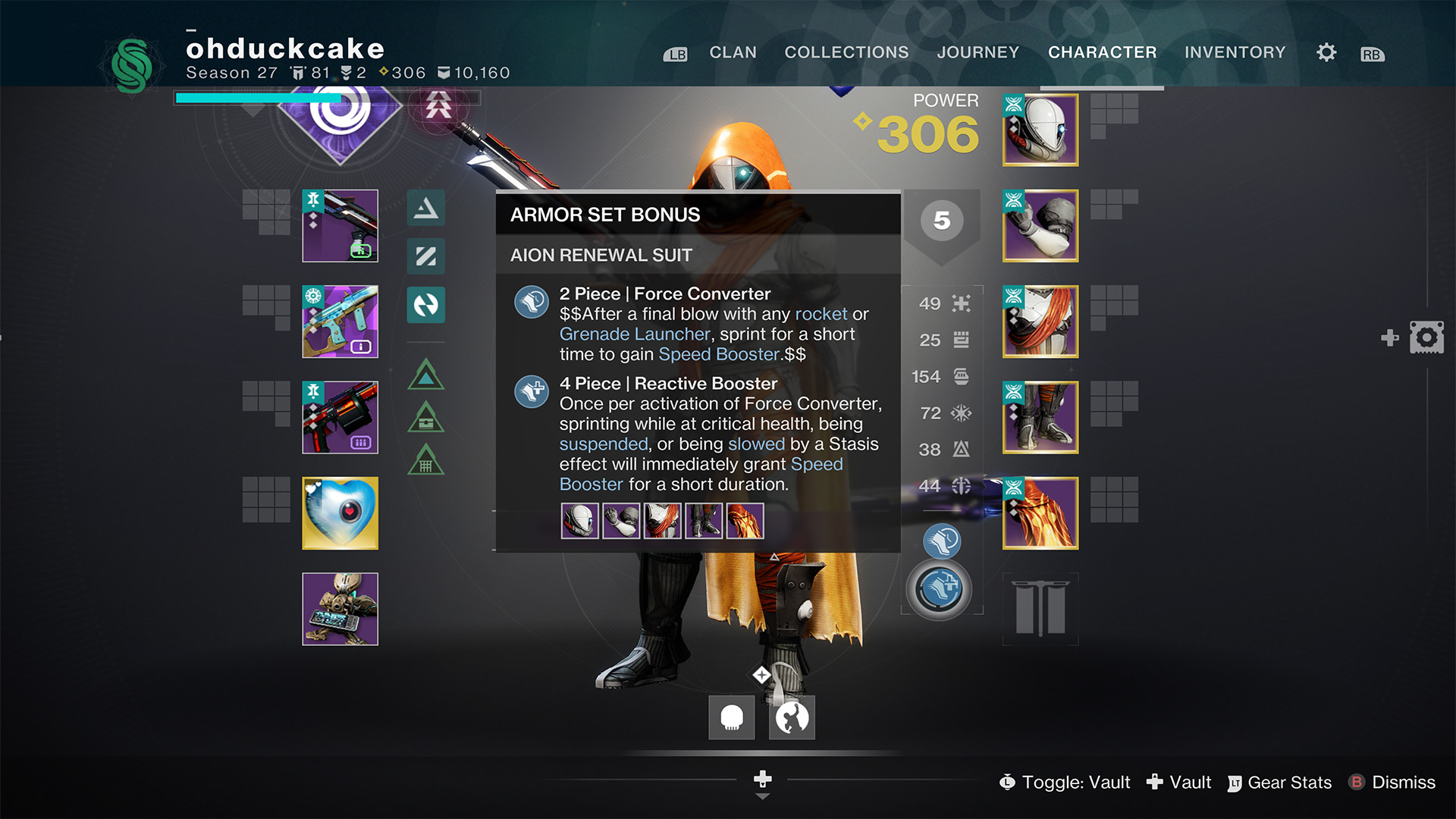
Task: Select the finisher hand icon below character
Action: click(791, 716)
